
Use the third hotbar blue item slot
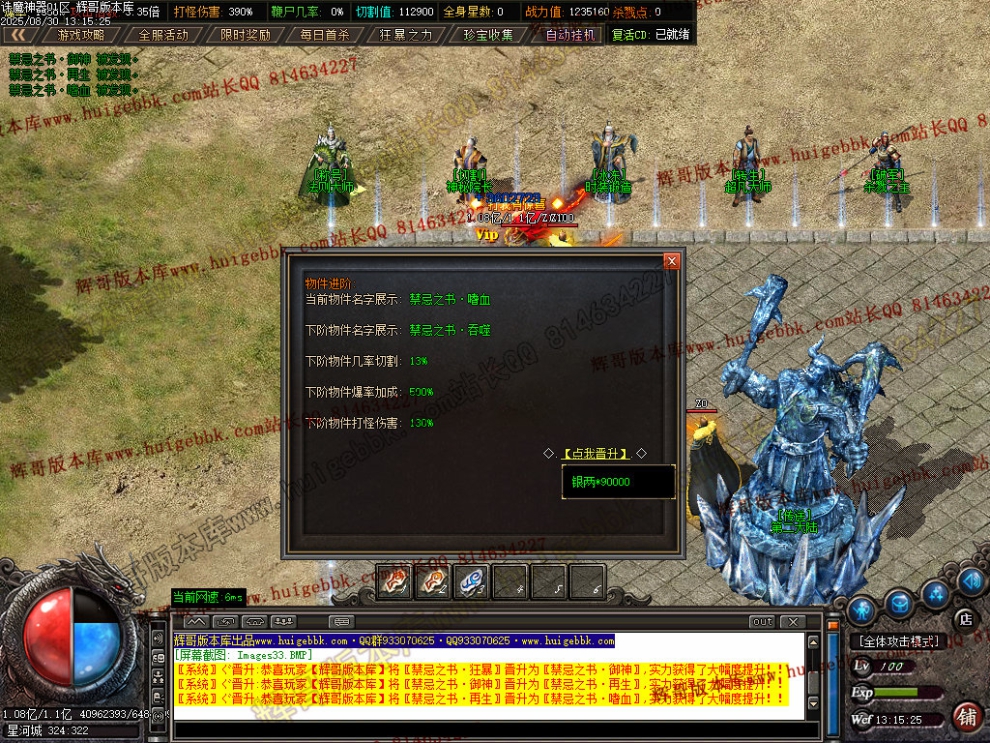click(x=471, y=581)
